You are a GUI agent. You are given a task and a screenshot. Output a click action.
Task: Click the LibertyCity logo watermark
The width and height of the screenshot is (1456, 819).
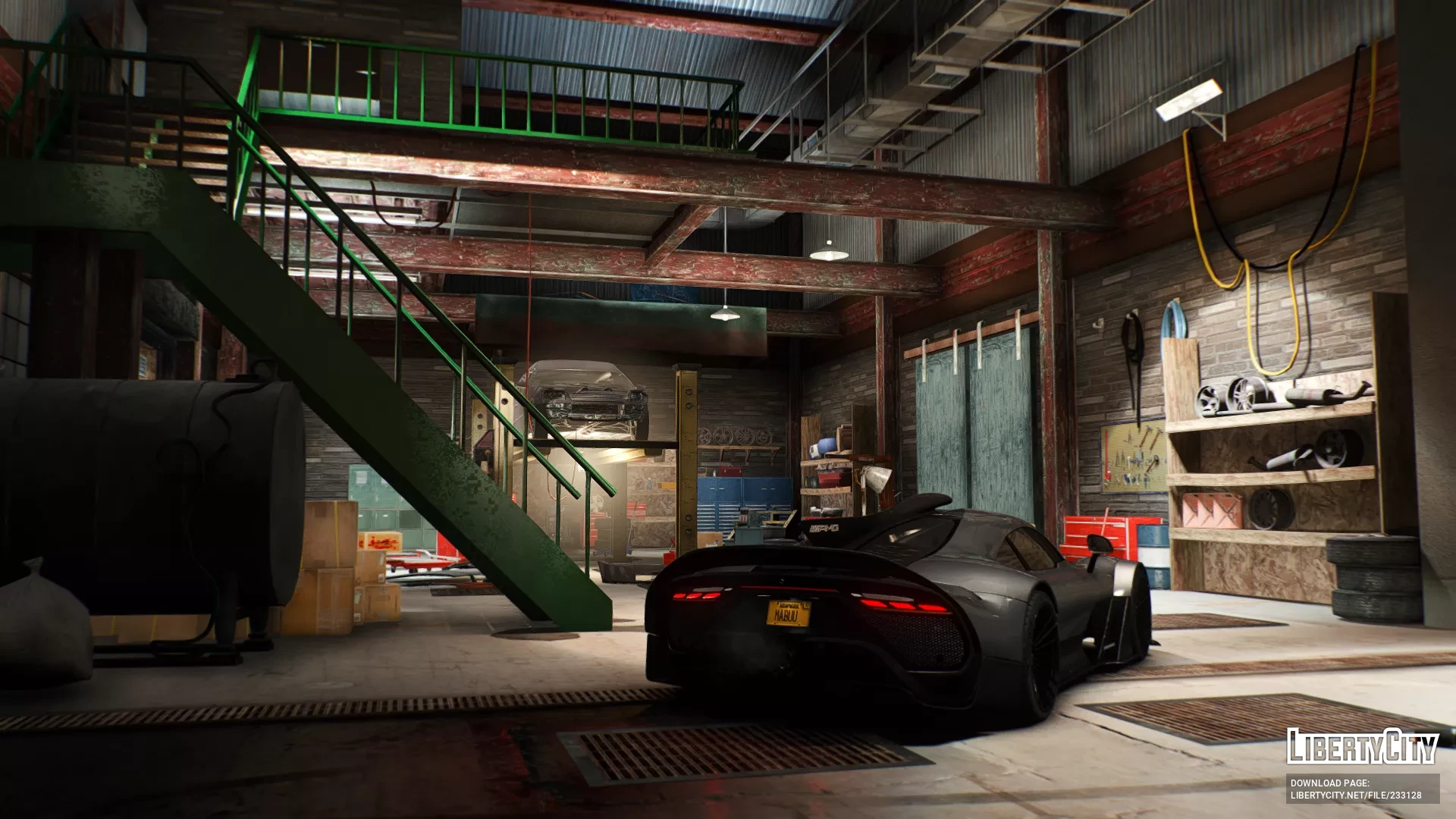pos(1362,746)
